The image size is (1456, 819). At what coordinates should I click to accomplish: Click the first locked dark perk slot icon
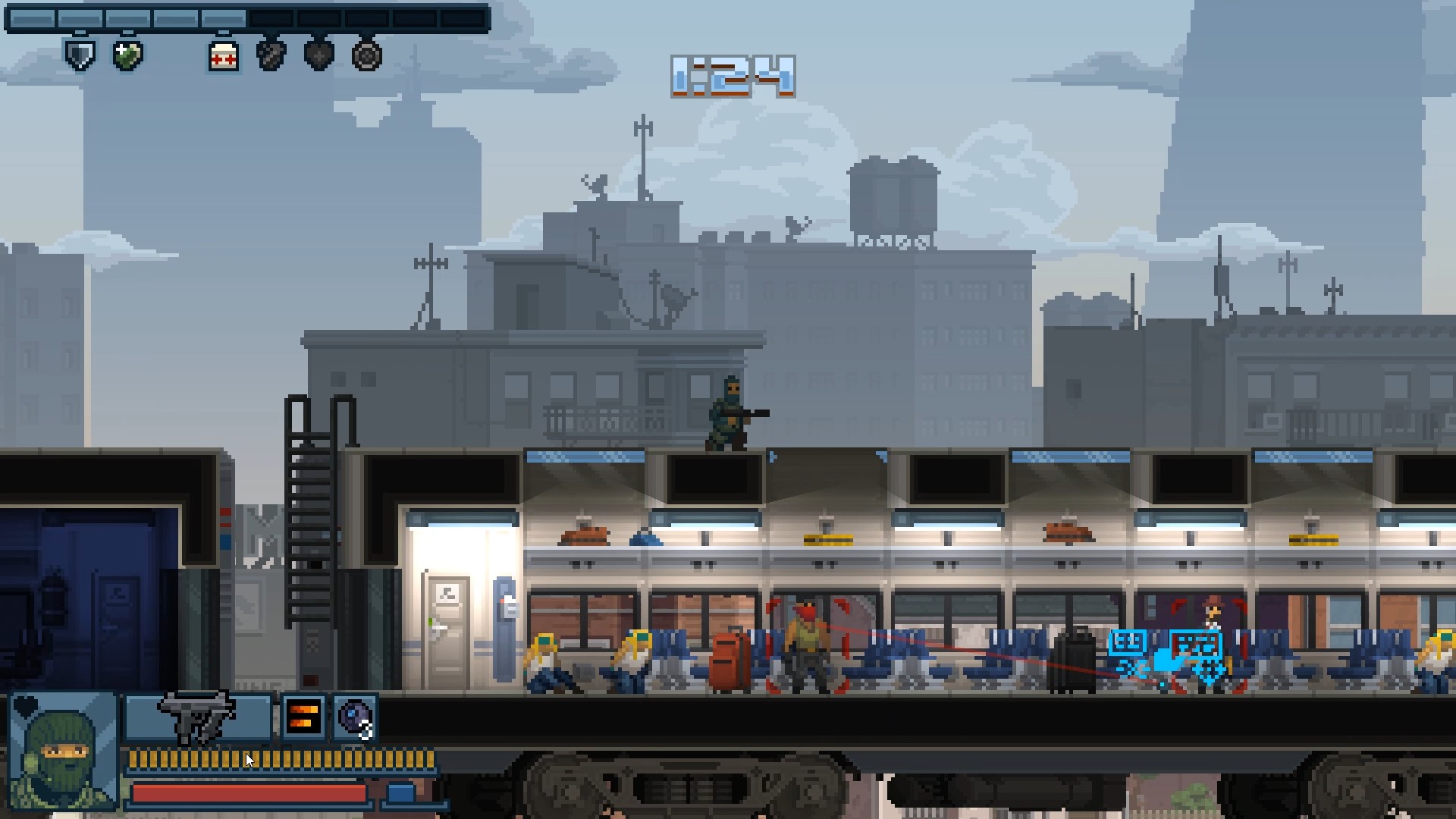tap(271, 55)
